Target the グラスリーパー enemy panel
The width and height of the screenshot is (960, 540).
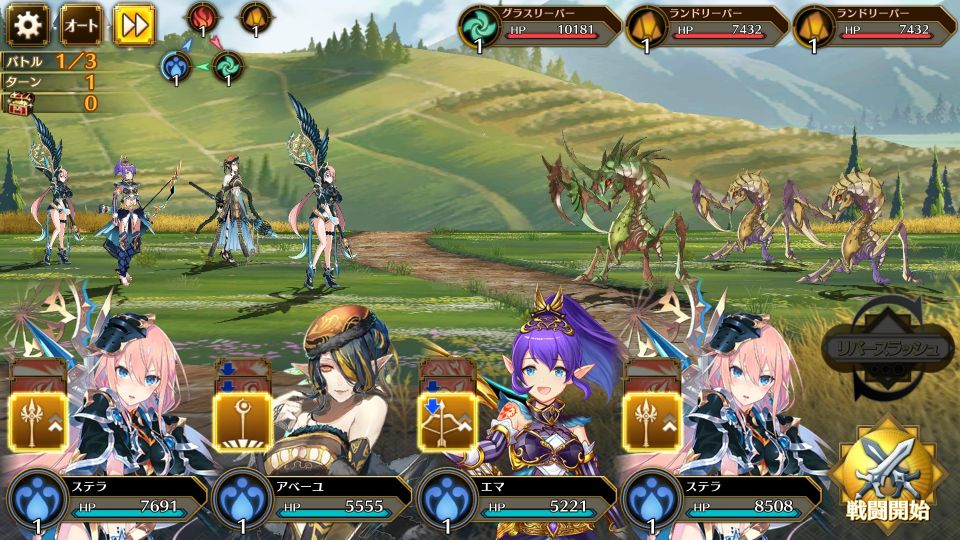540,27
